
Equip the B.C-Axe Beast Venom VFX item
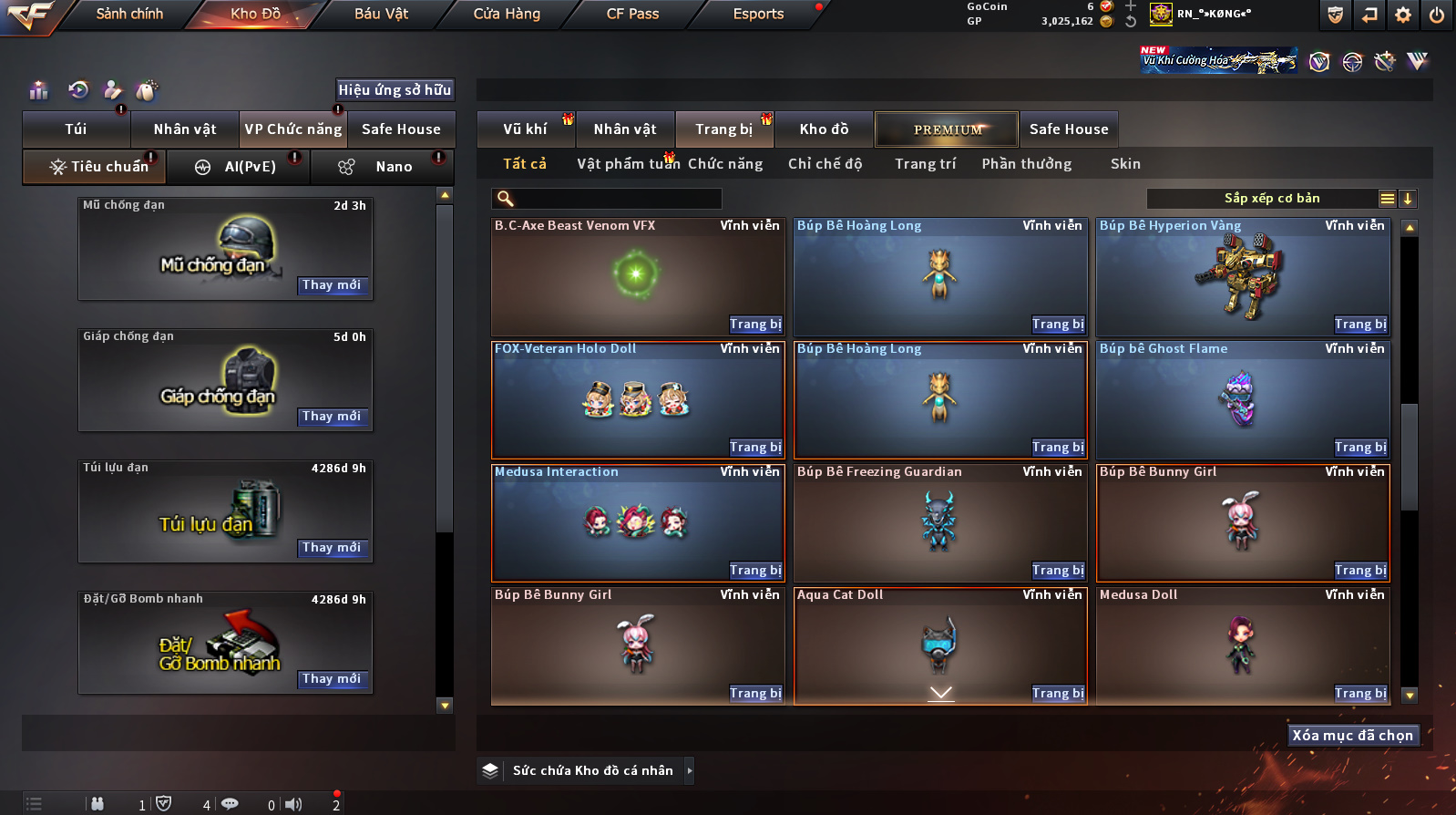pyautogui.click(x=755, y=325)
